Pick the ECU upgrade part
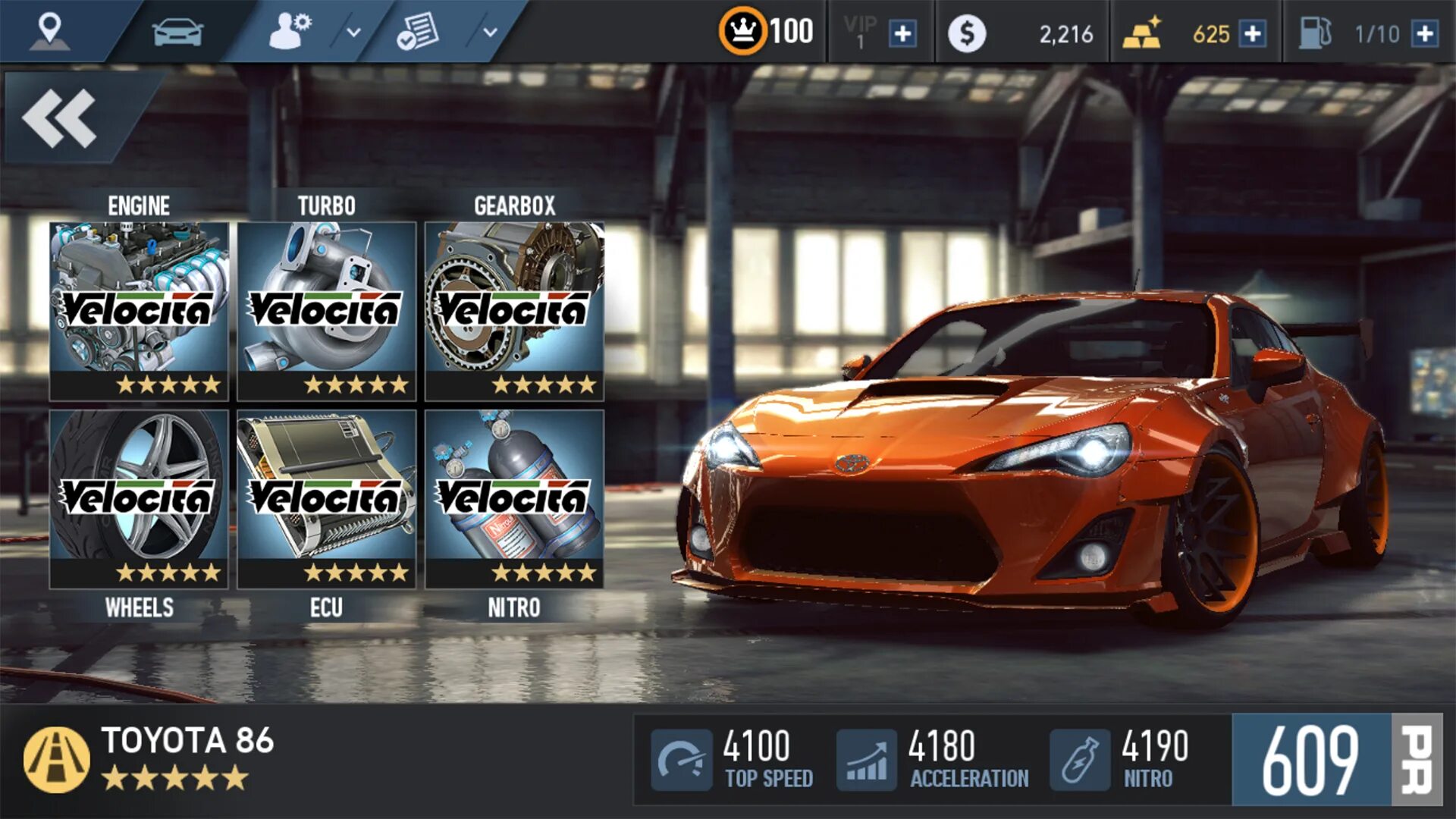The width and height of the screenshot is (1456, 819). [327, 499]
